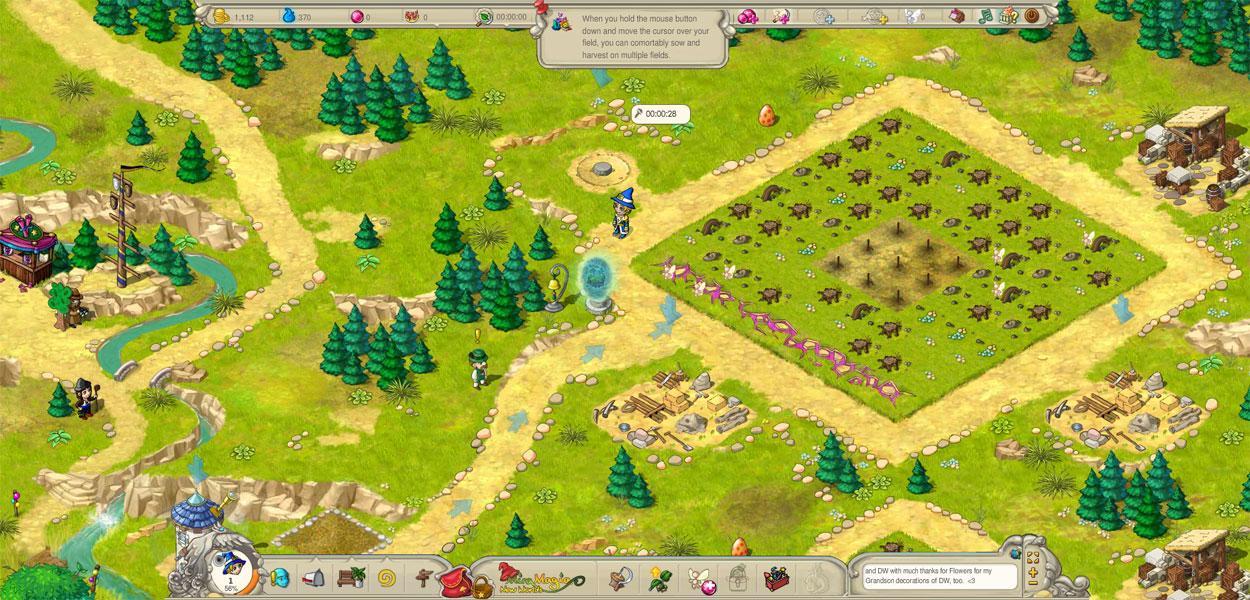The image size is (1250, 600).
Task: Click the blue head quest icon
Action: tap(280, 577)
